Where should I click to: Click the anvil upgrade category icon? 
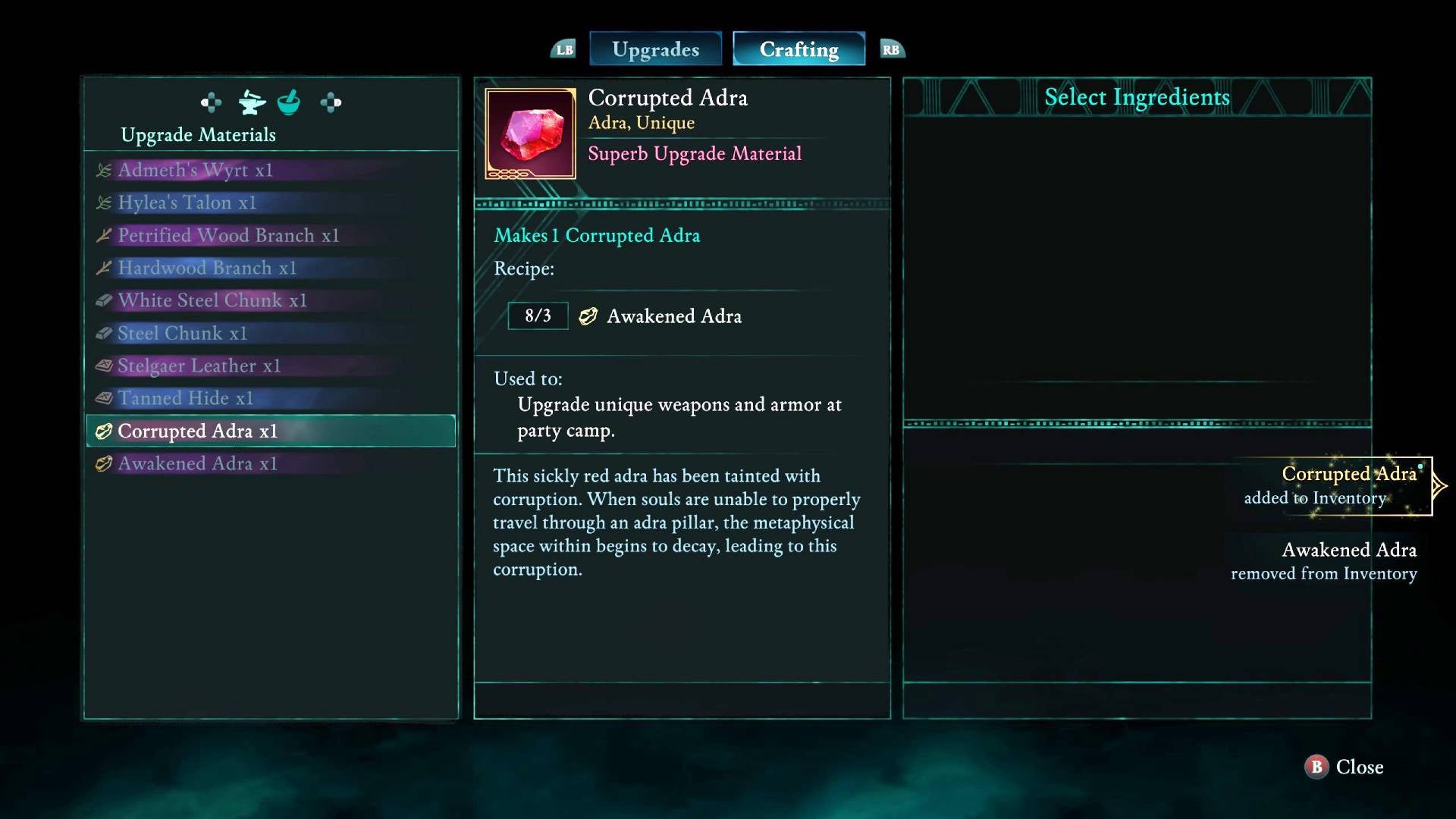pyautogui.click(x=251, y=102)
